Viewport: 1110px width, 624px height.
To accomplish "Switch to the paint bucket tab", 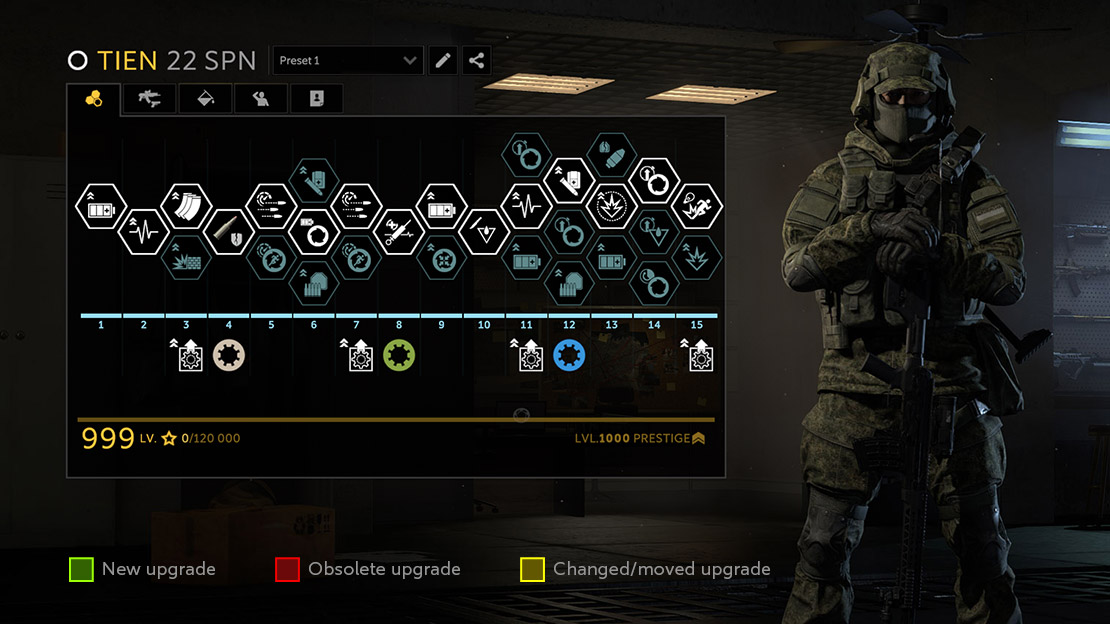I will pyautogui.click(x=205, y=98).
